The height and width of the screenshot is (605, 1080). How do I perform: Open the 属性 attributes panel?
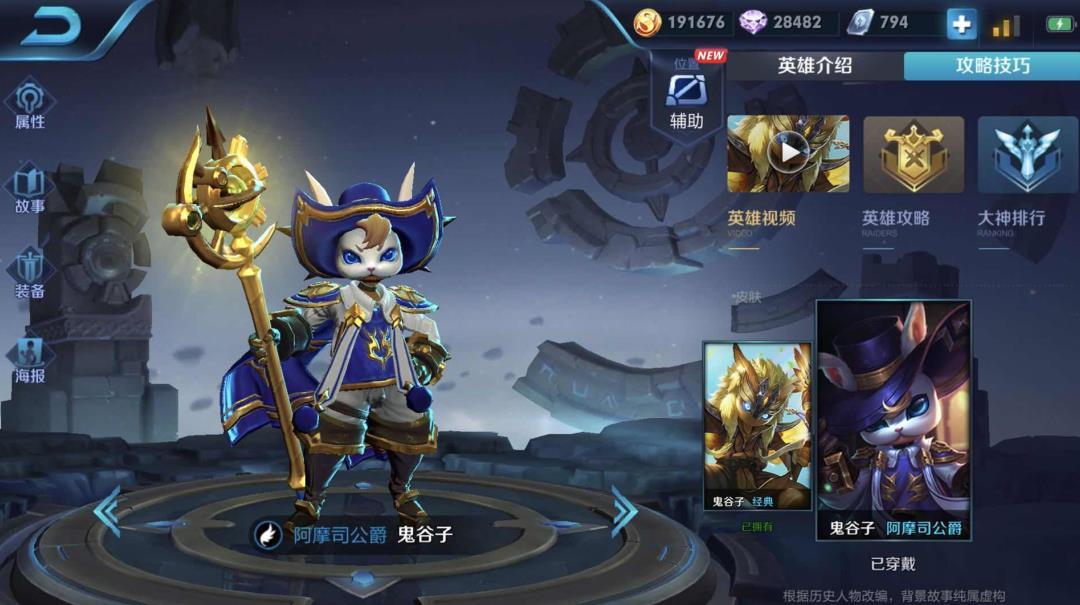tap(30, 105)
